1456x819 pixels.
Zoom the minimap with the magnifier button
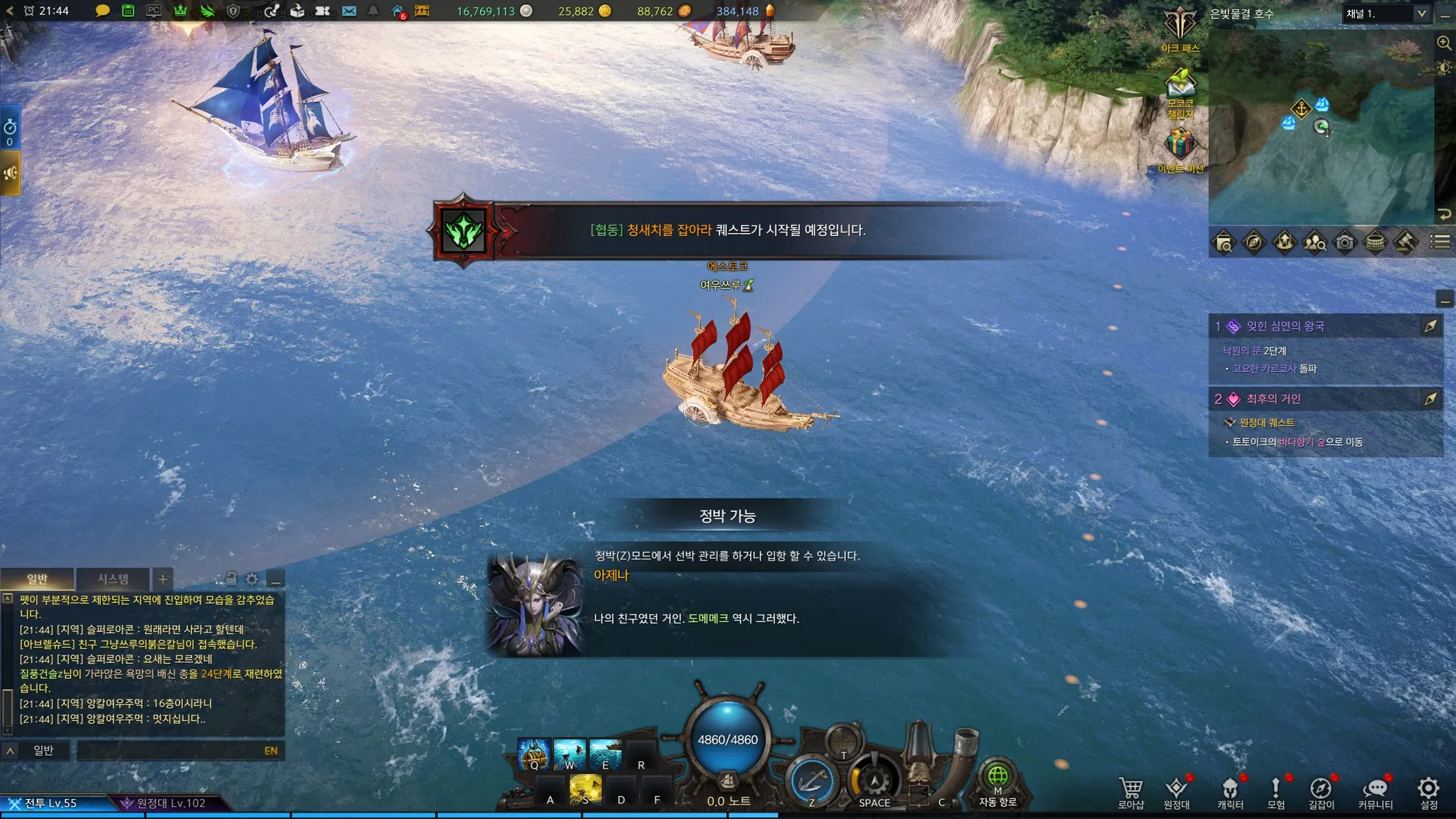pyautogui.click(x=1444, y=43)
